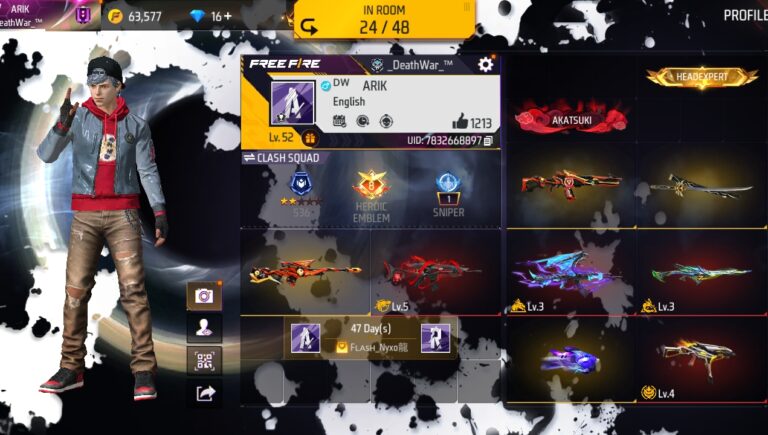Open the gift box next to level
Image resolution: width=768 pixels, height=435 pixels.
coord(310,139)
